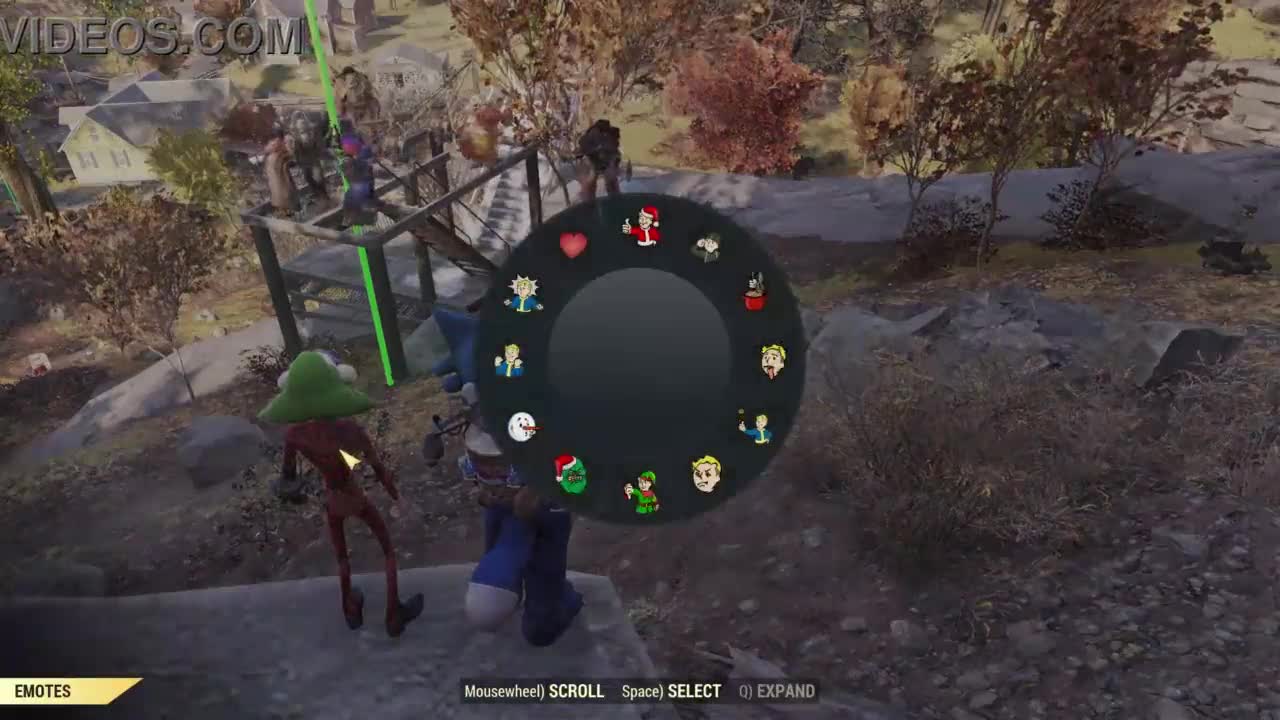Screen dimensions: 1280x720
Task: Choose the green elf thumbs-down emote
Action: click(642, 492)
